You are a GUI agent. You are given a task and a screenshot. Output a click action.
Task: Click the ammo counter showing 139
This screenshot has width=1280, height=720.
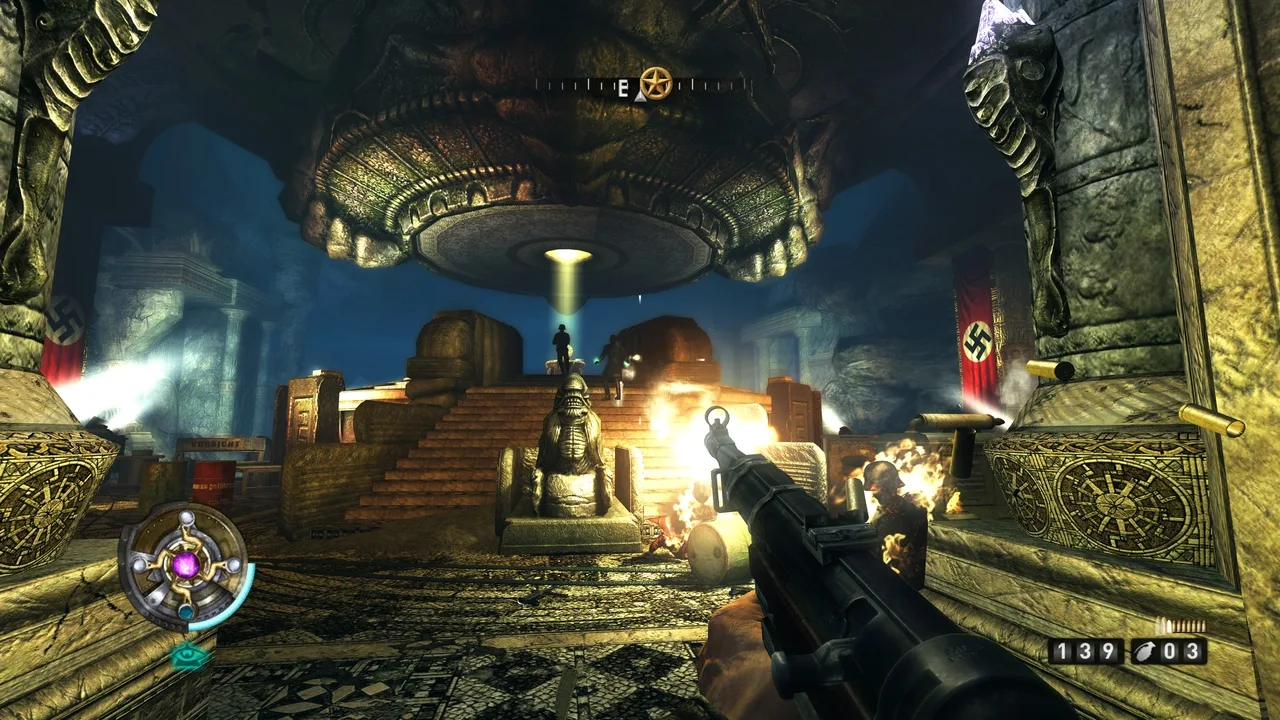point(1085,652)
